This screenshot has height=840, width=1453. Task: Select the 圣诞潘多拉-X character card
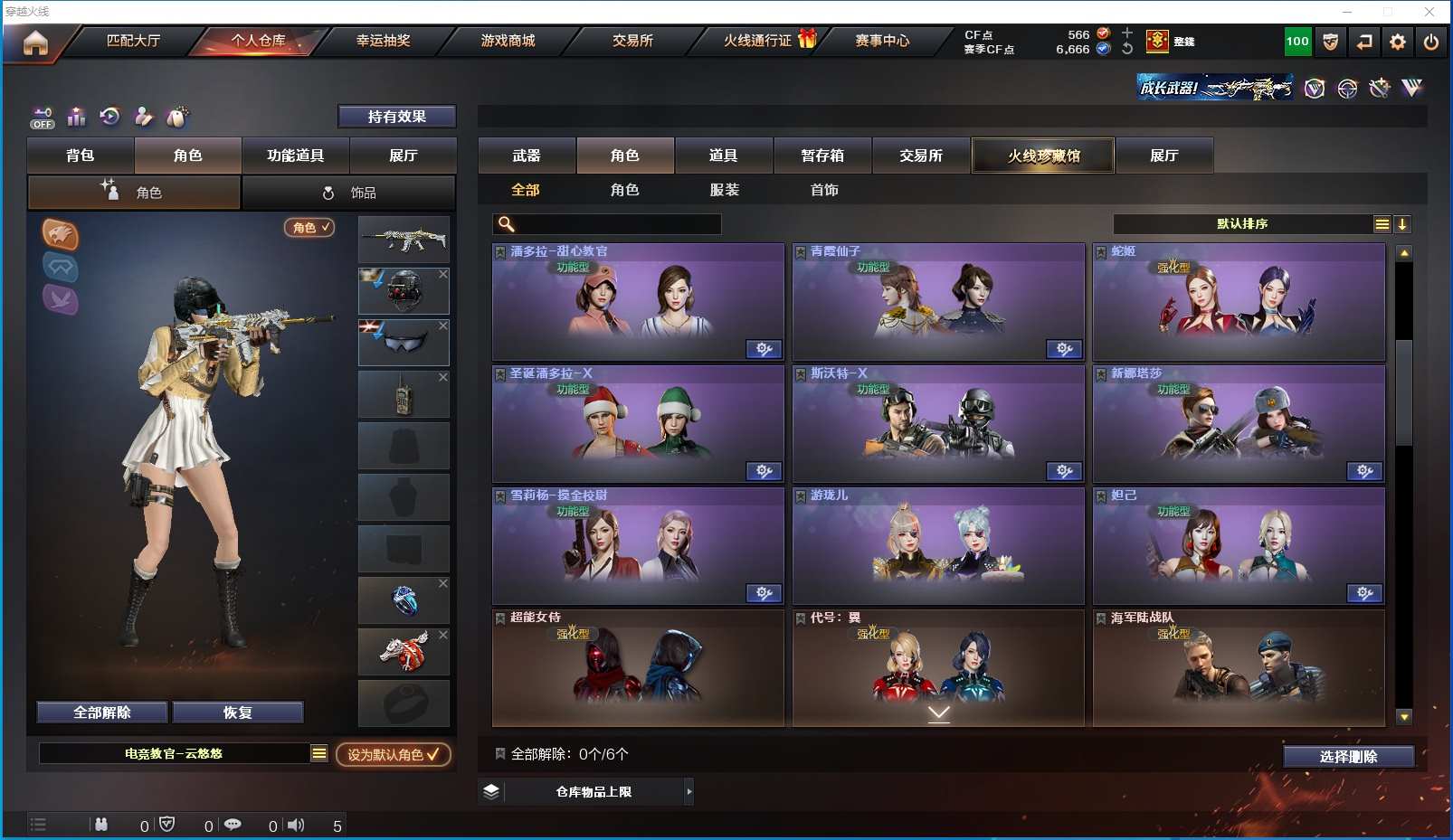point(638,424)
